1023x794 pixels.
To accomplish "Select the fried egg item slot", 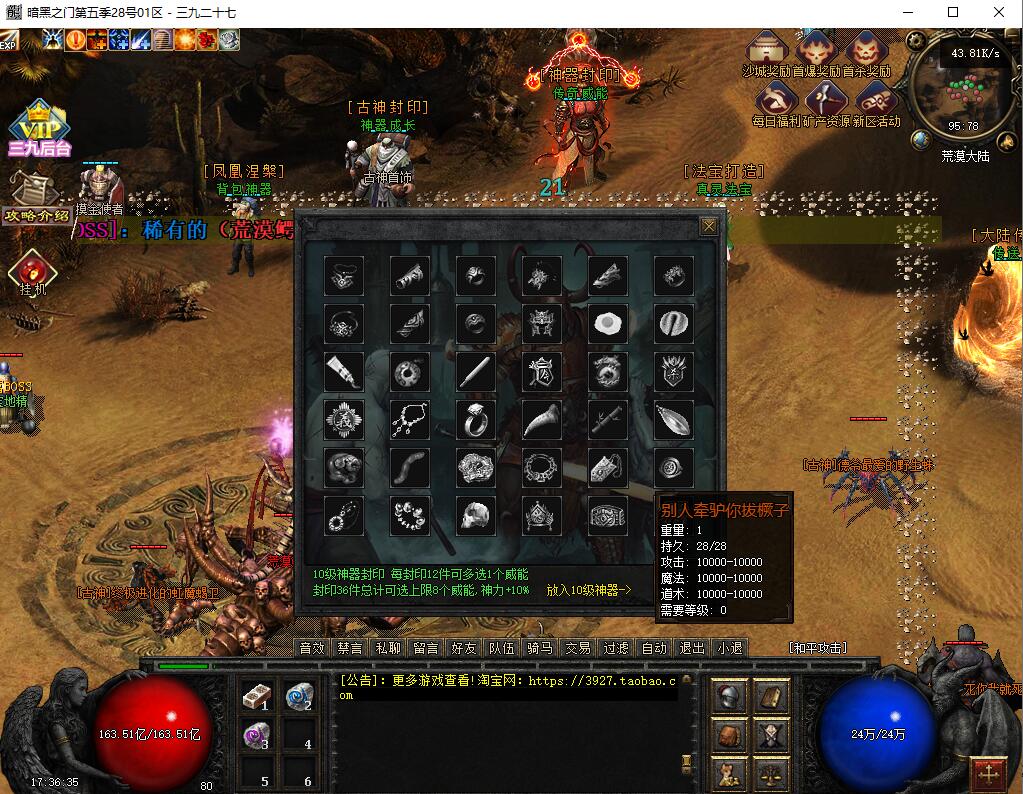I will (607, 324).
